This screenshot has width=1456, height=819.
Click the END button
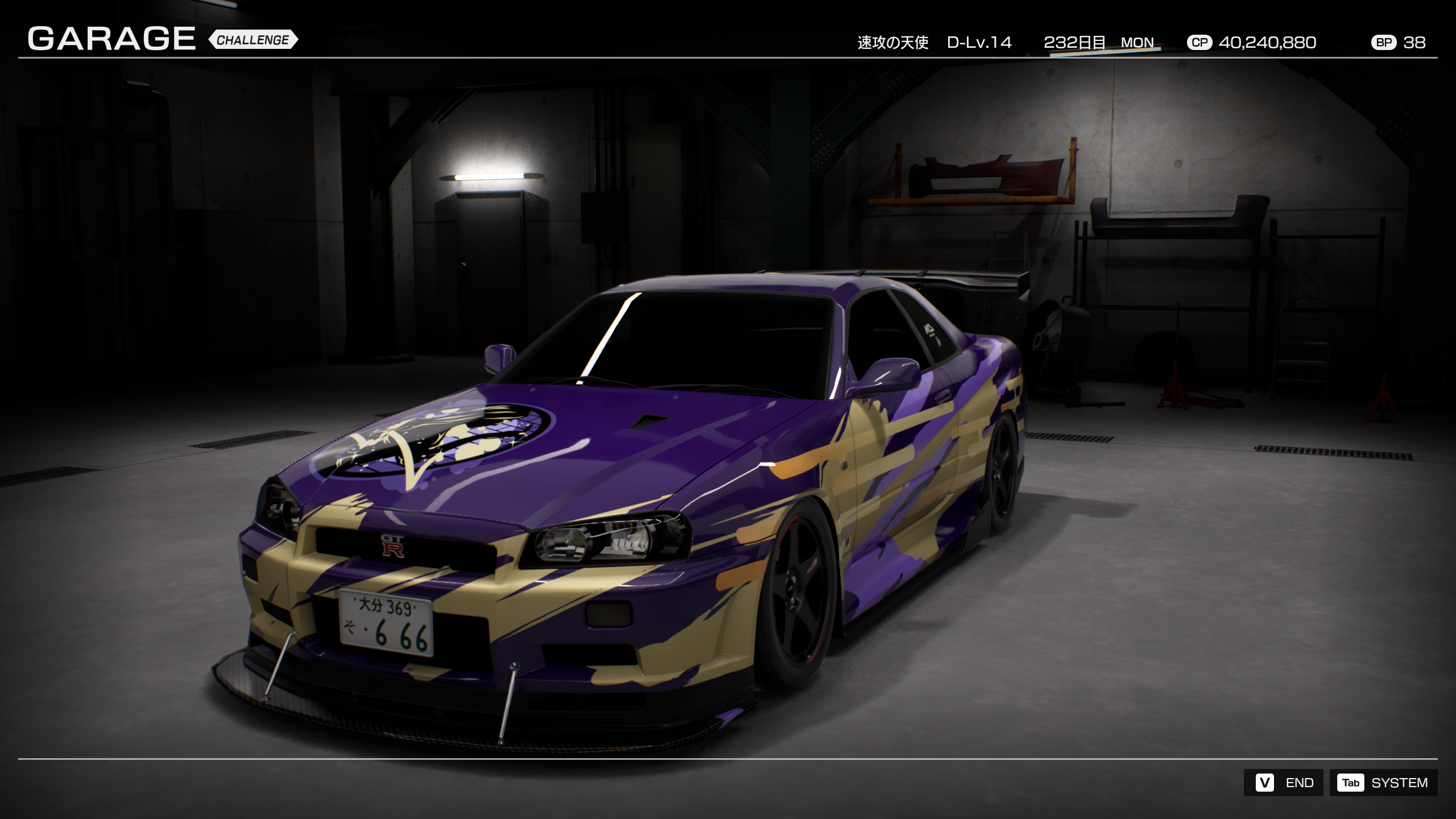click(1284, 783)
